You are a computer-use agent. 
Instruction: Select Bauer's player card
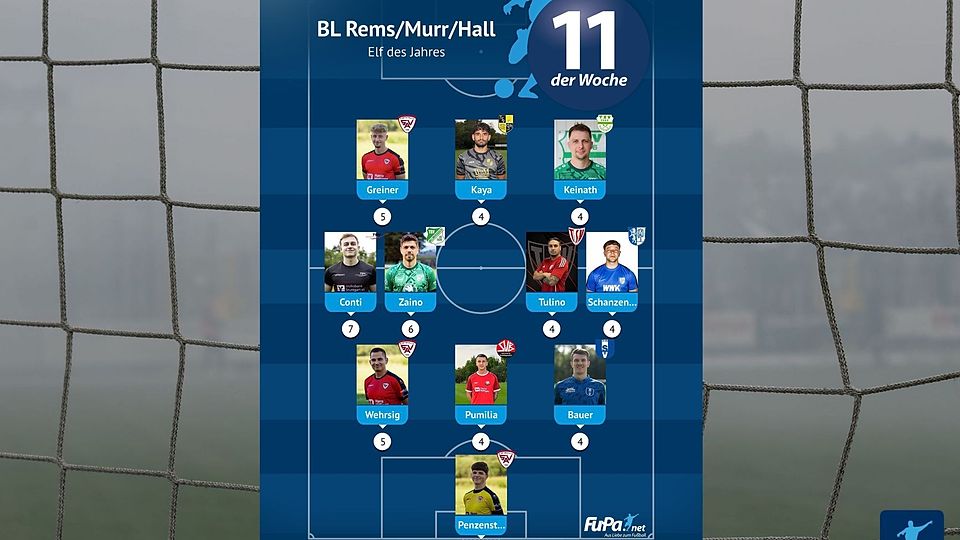[580, 383]
